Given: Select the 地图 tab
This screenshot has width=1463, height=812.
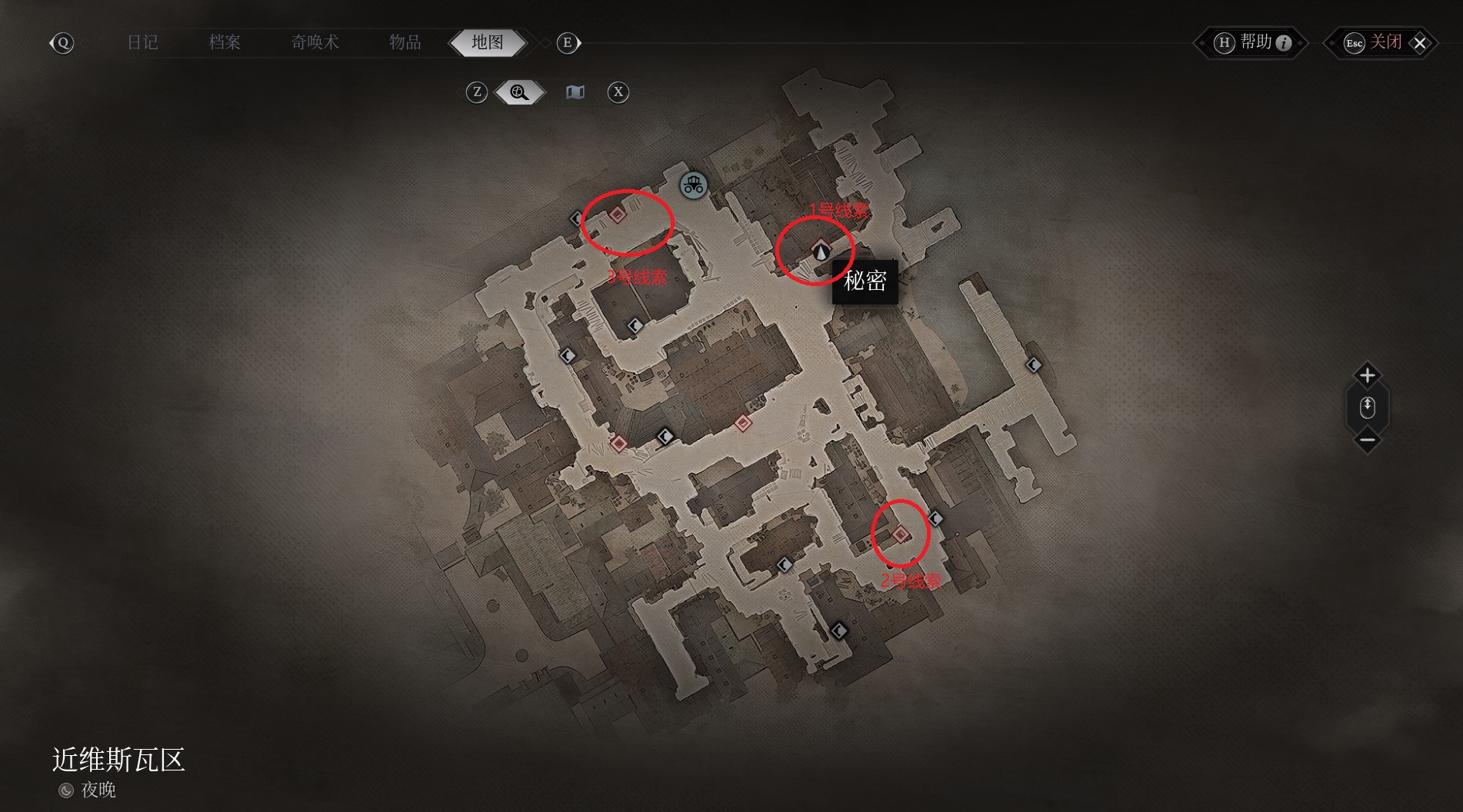Looking at the screenshot, I should point(488,42).
